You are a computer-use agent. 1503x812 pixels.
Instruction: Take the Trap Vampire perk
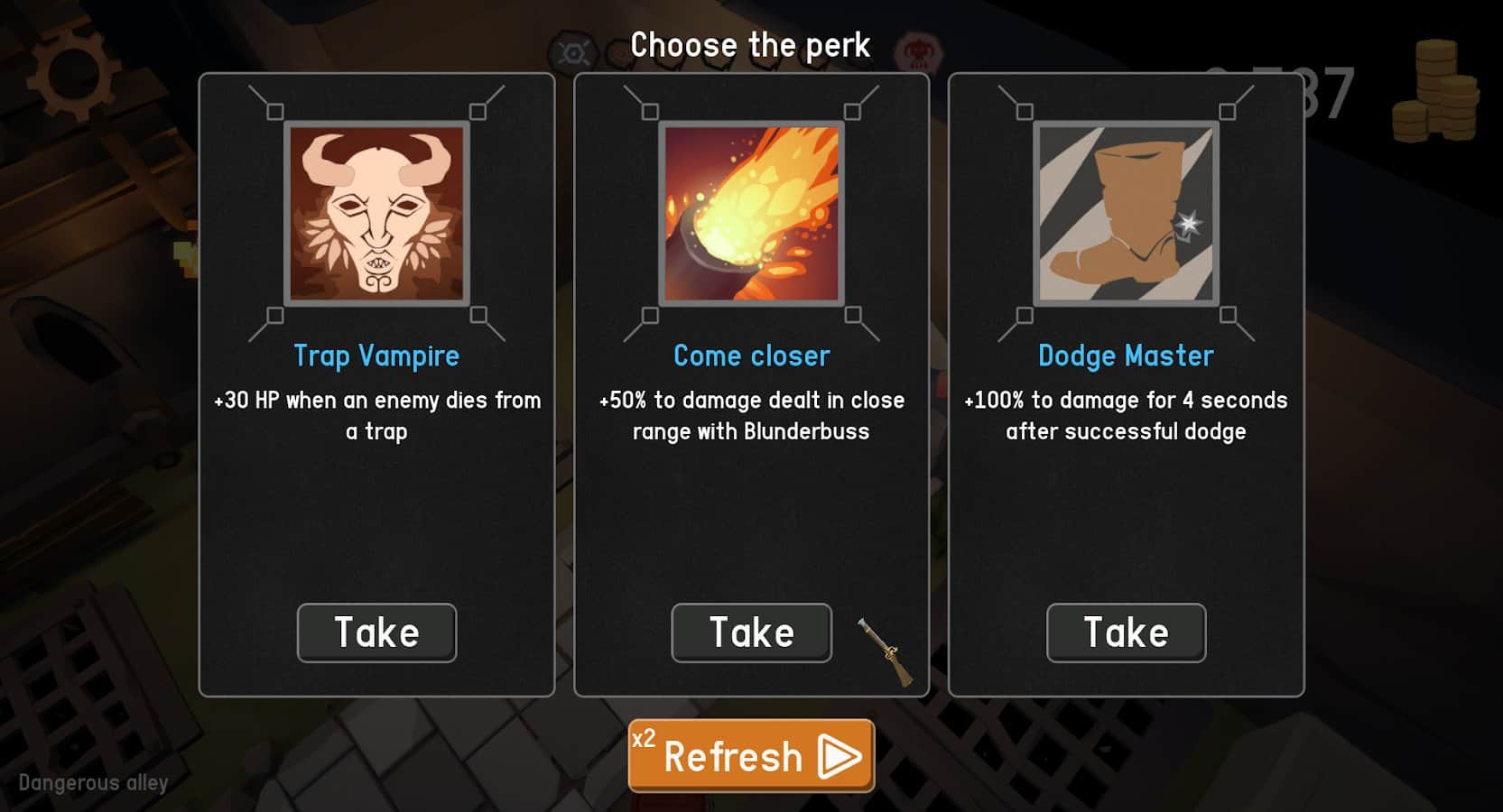pos(376,632)
